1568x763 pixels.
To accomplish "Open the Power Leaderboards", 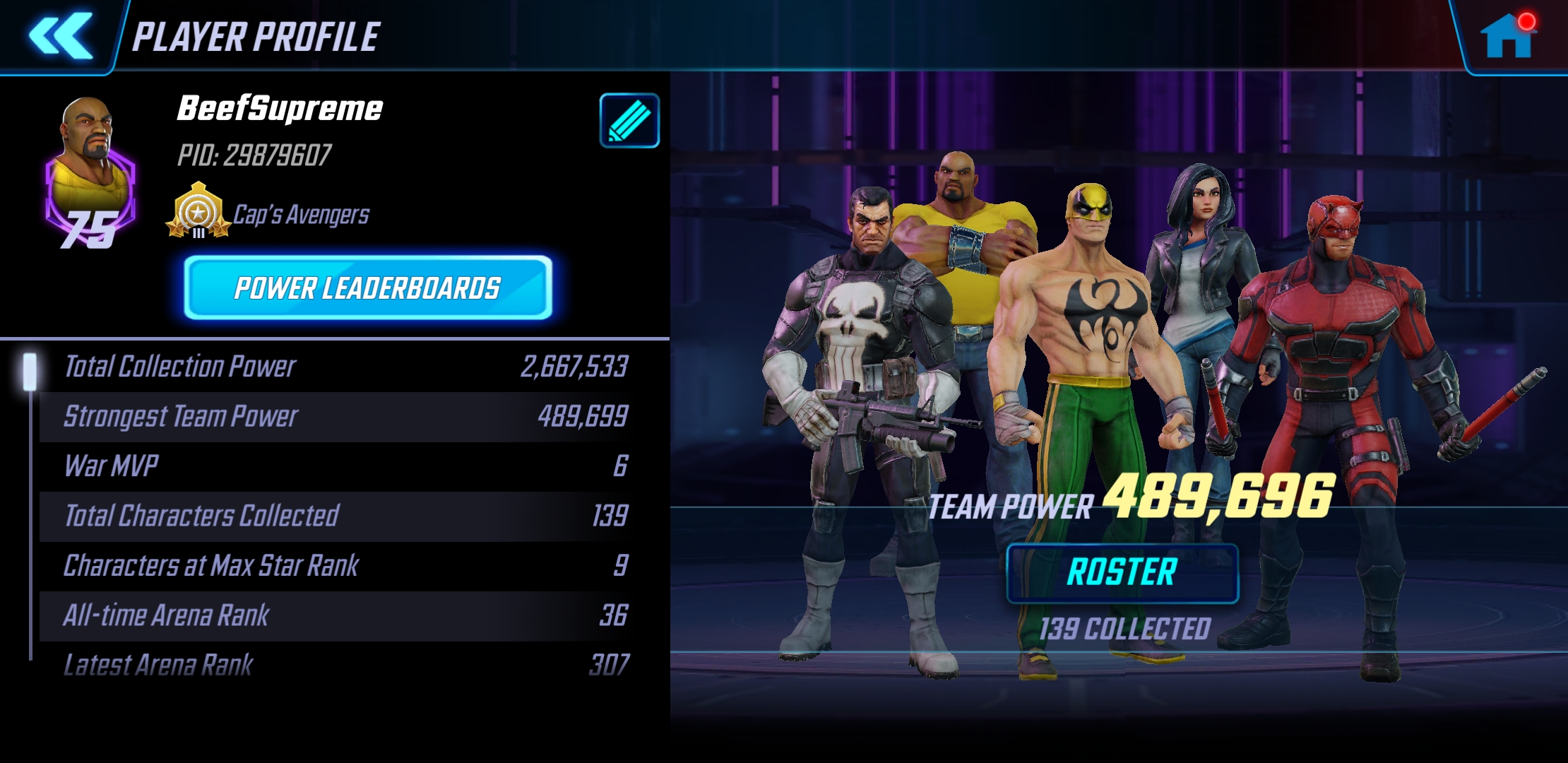I will (367, 288).
